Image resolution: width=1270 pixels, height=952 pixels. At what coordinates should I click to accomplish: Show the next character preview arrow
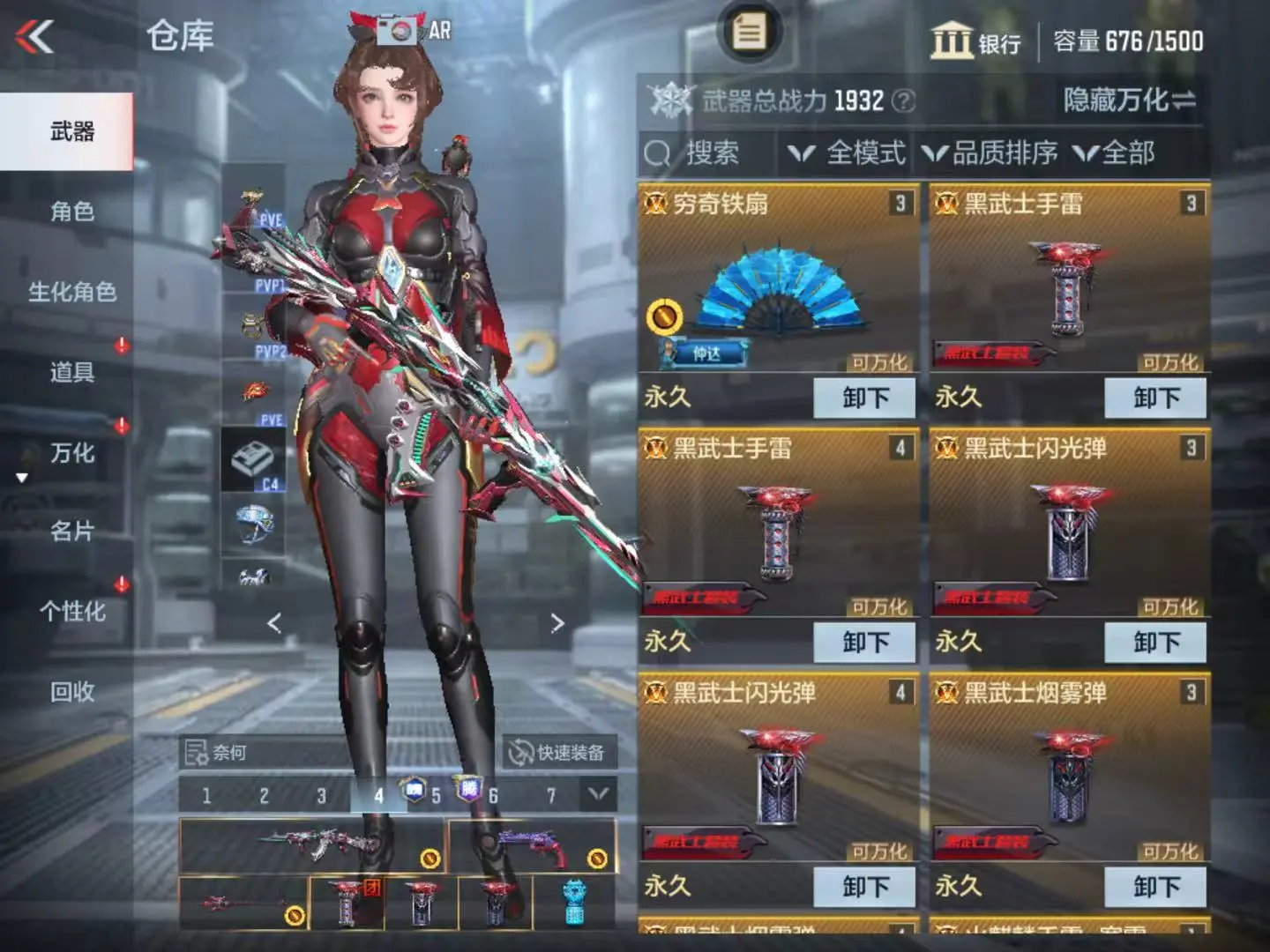coord(557,623)
